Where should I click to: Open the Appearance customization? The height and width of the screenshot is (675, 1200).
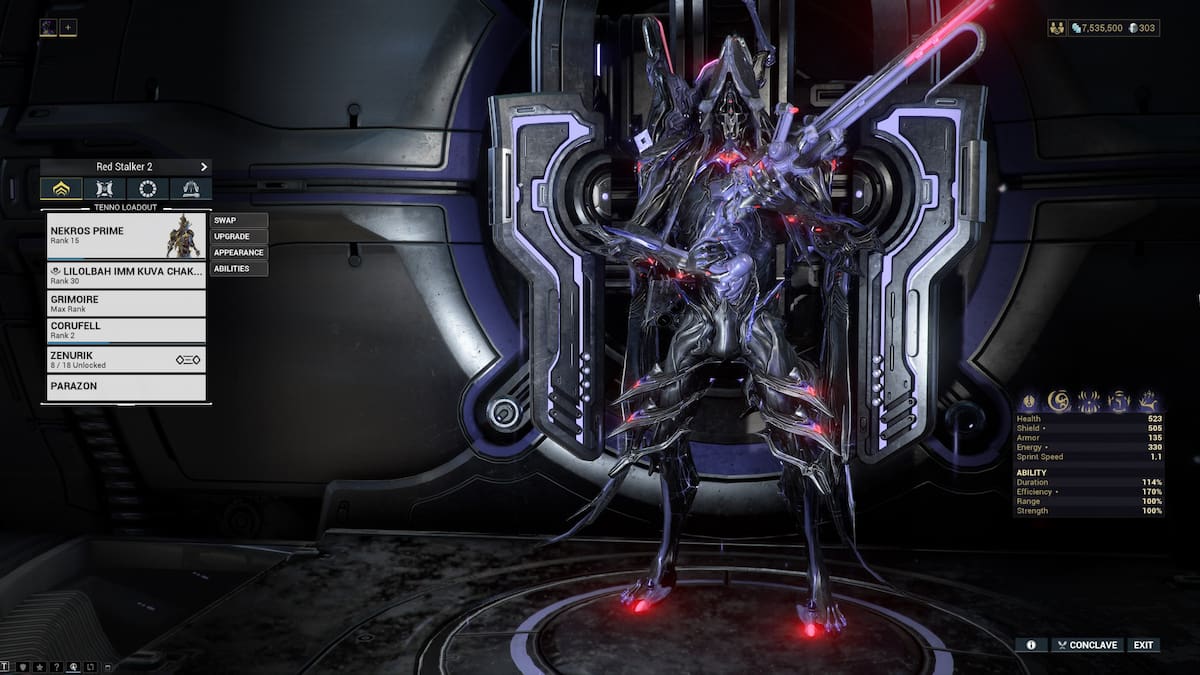click(x=239, y=252)
